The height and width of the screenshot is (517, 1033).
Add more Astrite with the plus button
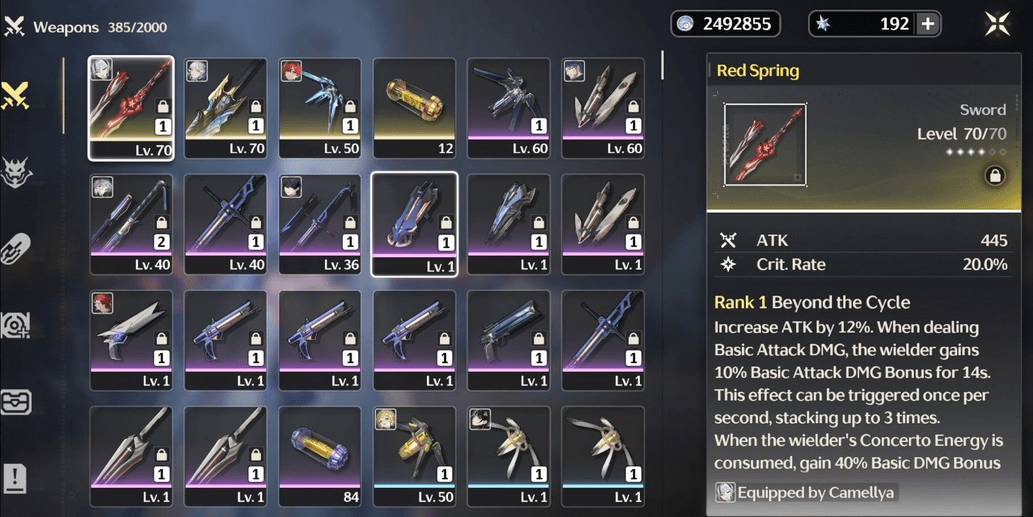tap(928, 25)
